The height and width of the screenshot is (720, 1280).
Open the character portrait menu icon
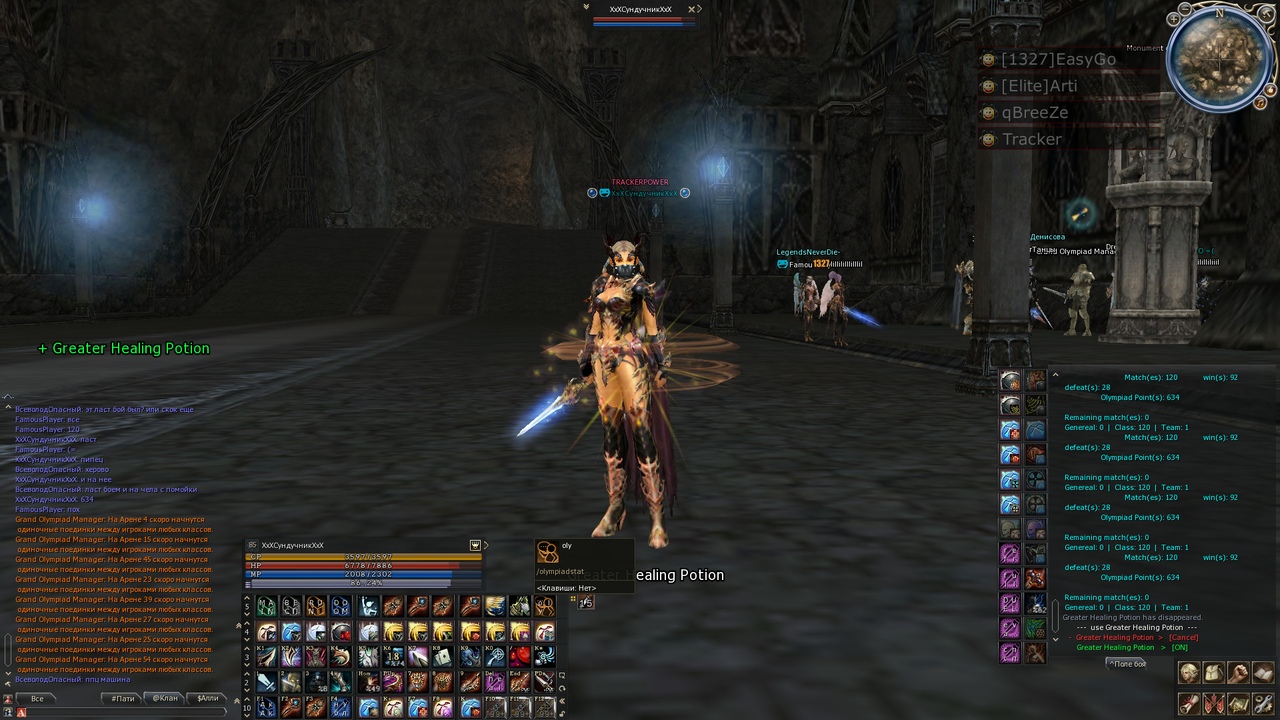(x=1189, y=673)
